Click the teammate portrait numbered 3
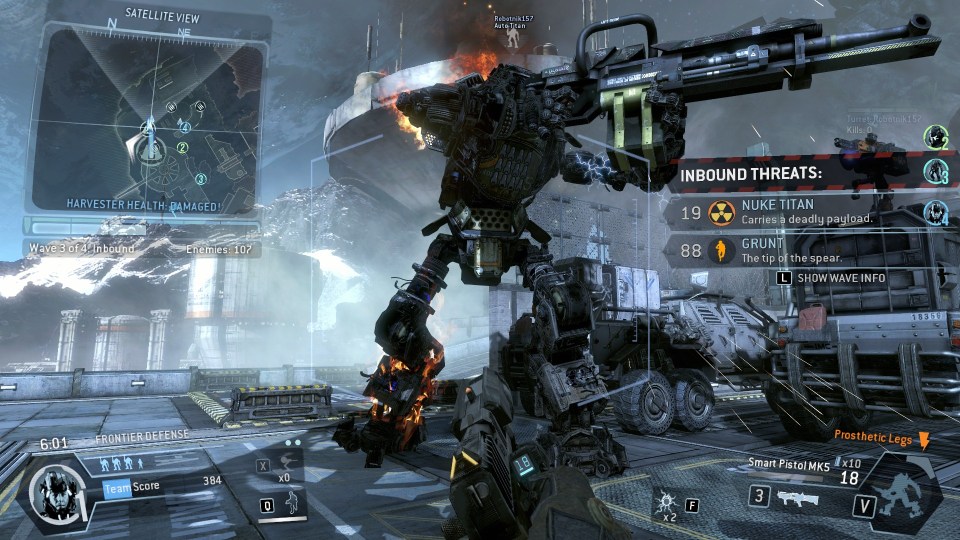 [x=936, y=173]
